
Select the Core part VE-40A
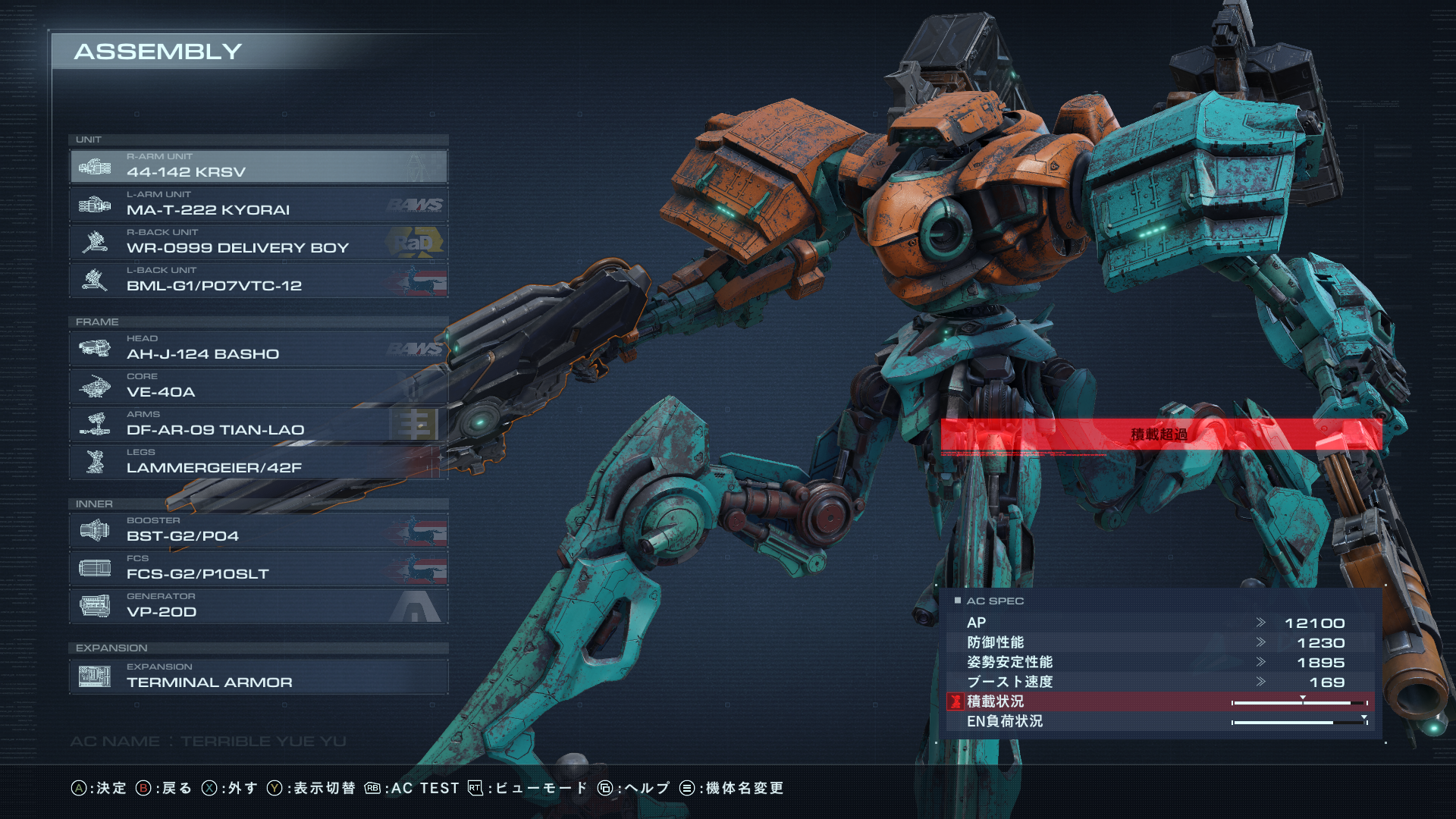pos(258,386)
